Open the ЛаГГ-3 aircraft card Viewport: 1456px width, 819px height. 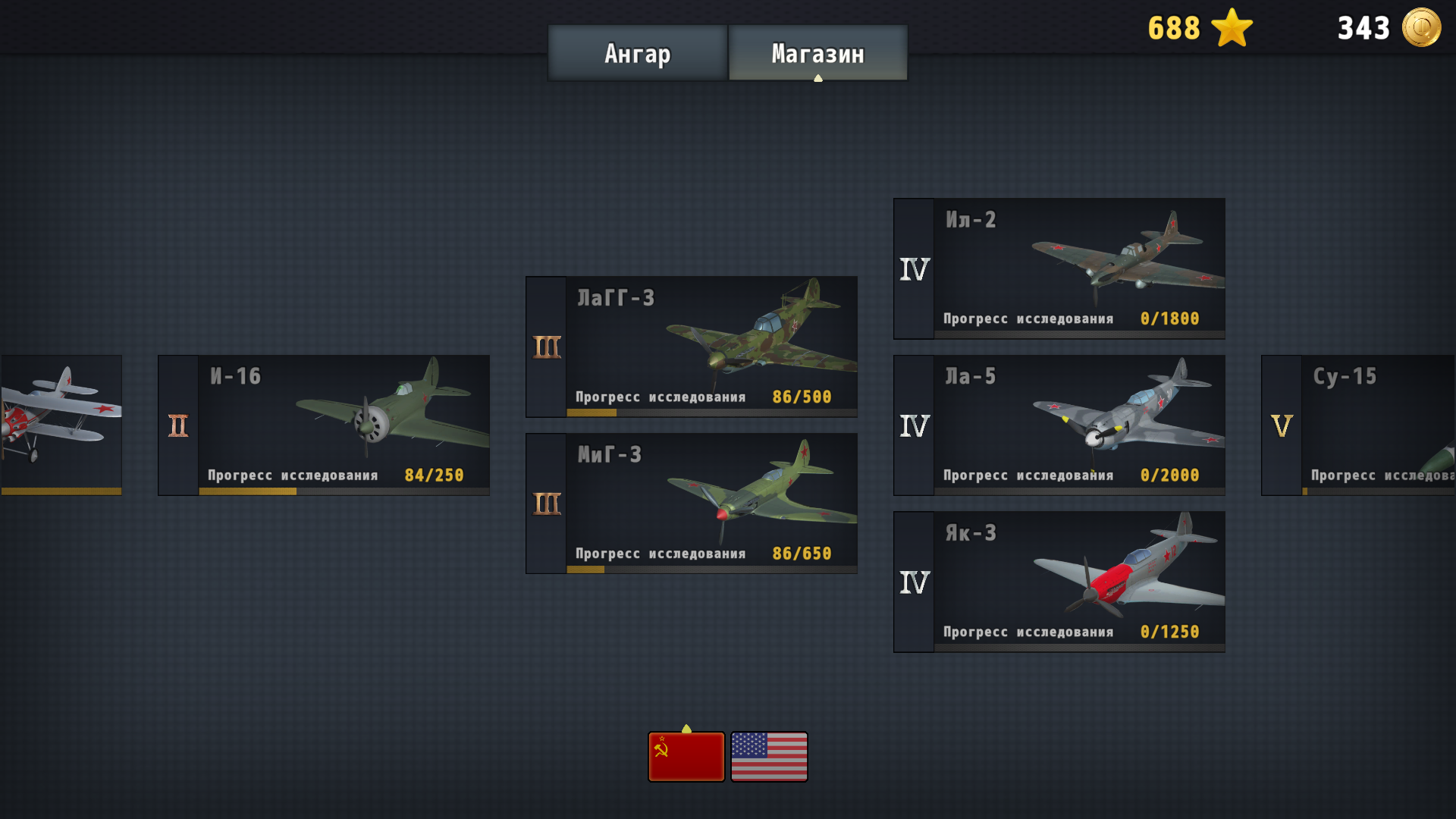[x=690, y=345]
